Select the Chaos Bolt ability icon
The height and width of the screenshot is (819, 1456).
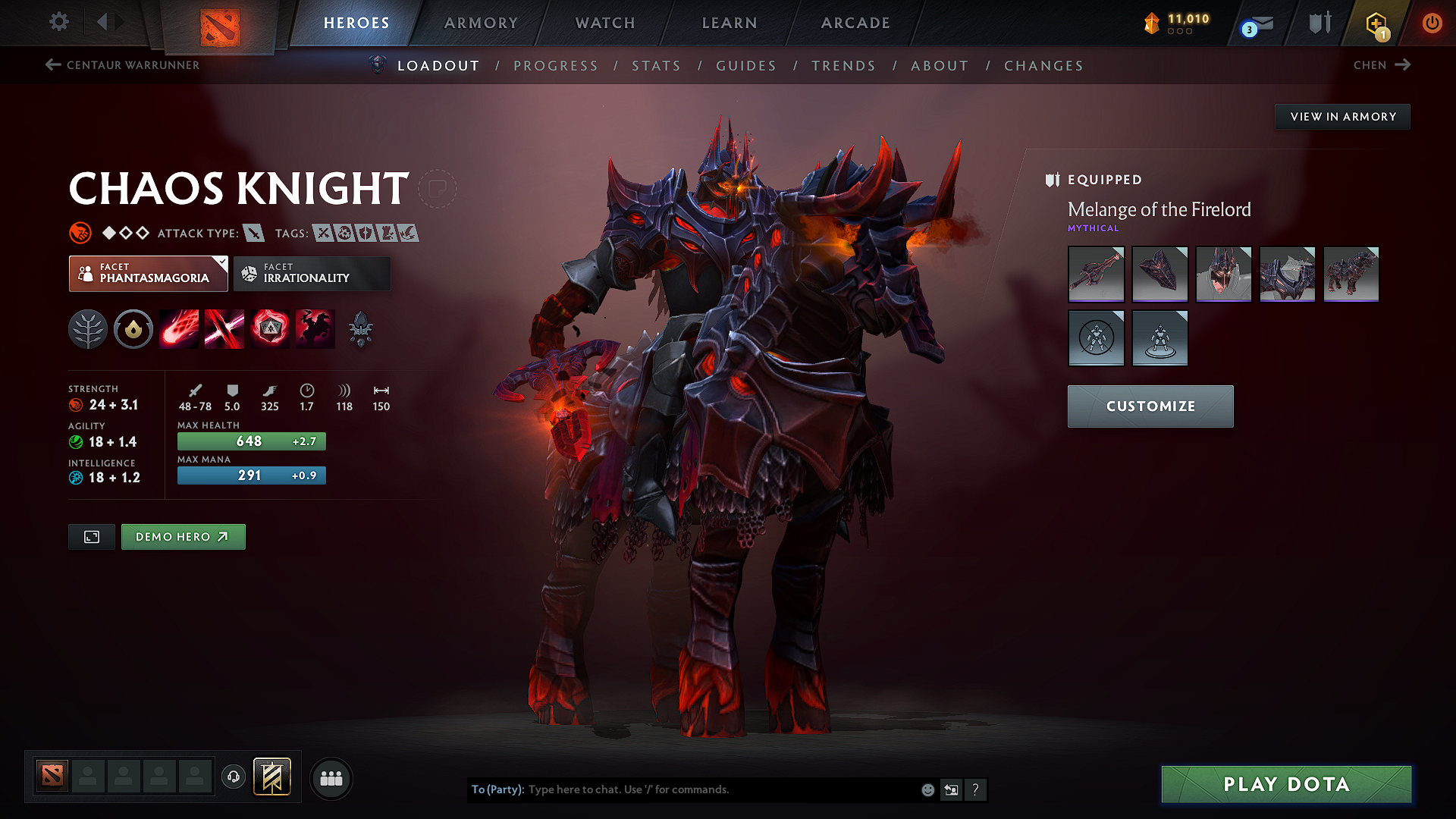coord(179,328)
